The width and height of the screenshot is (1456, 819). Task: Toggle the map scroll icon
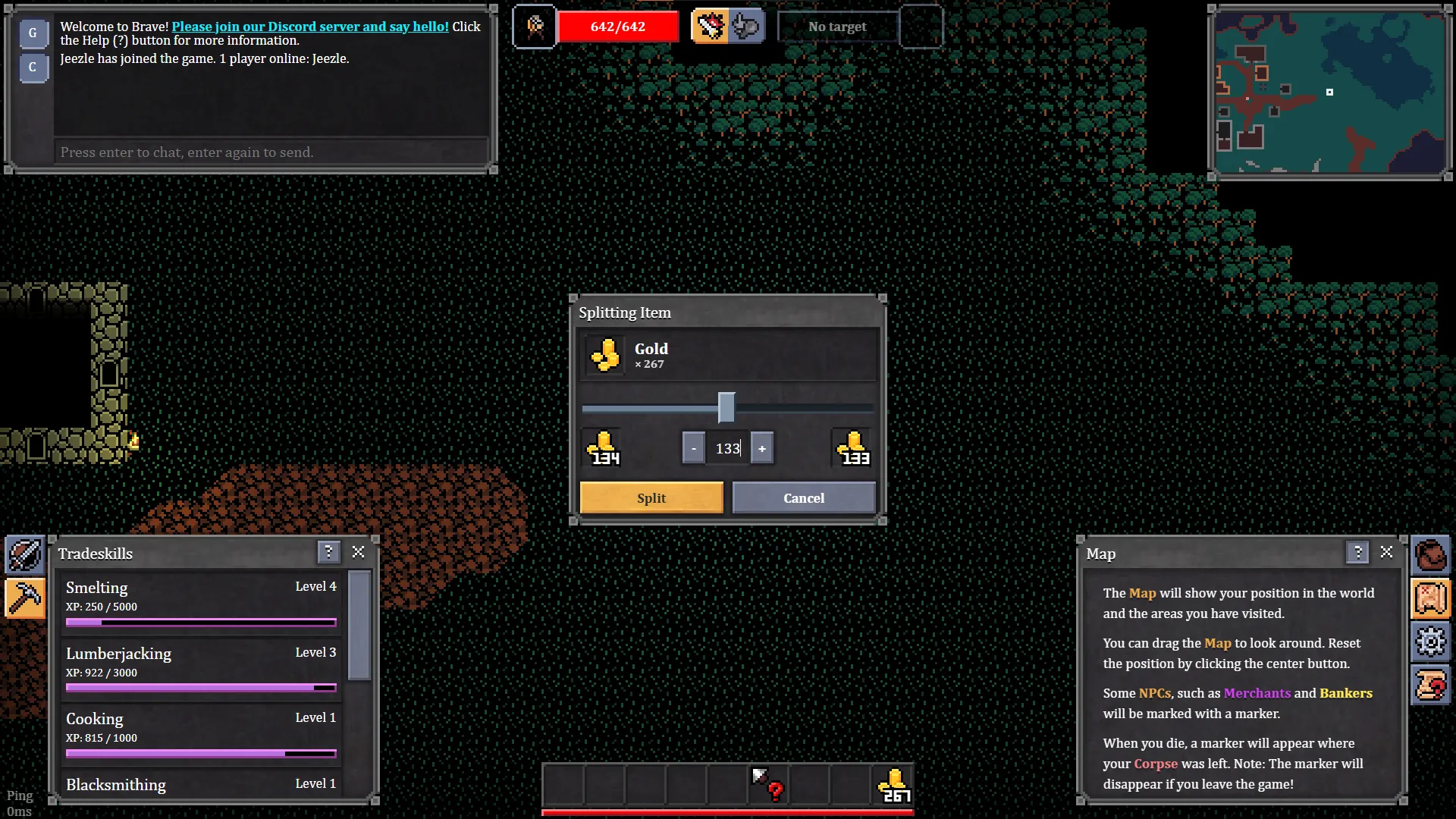1430,598
